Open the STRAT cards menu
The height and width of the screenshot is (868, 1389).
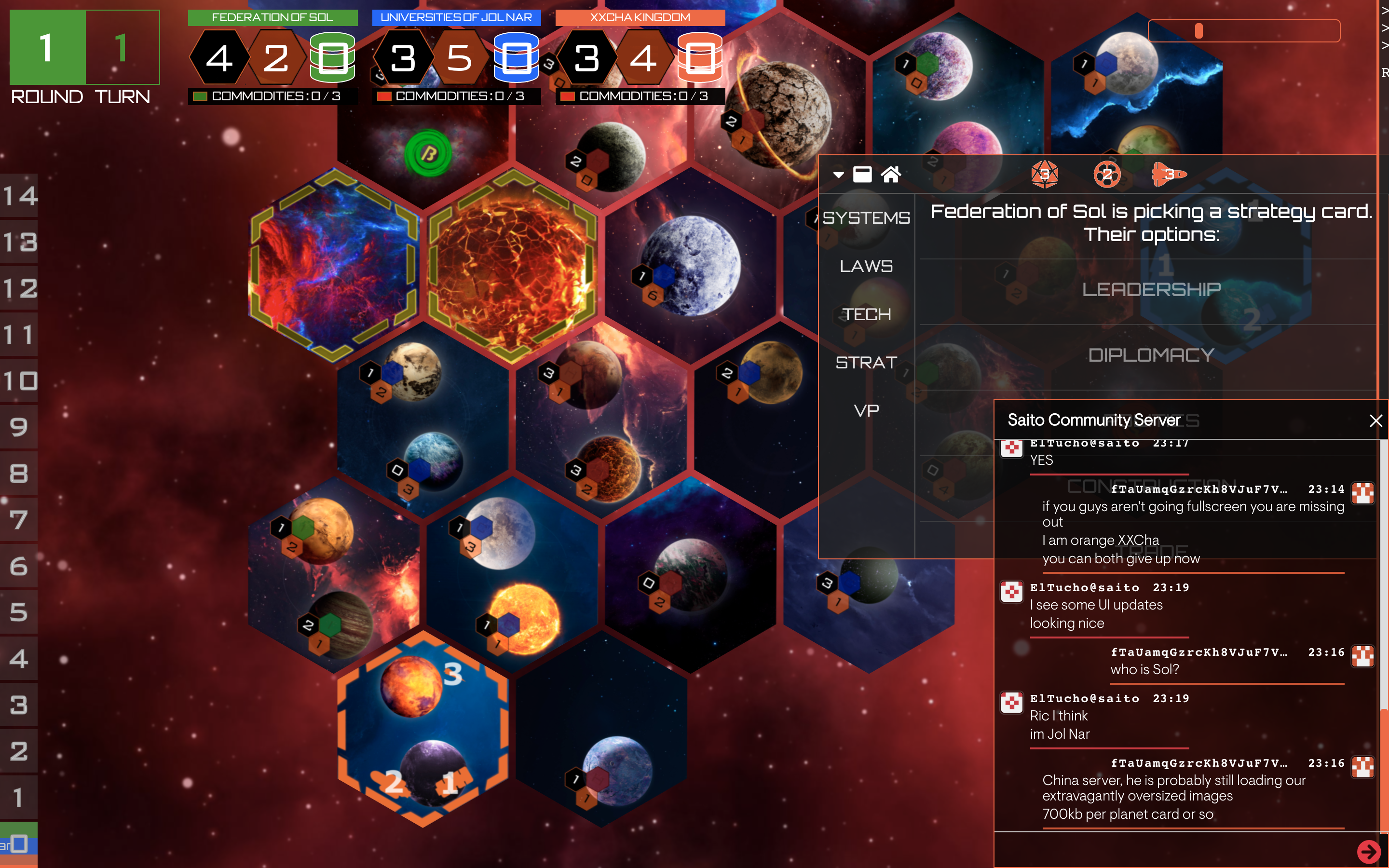click(x=866, y=362)
